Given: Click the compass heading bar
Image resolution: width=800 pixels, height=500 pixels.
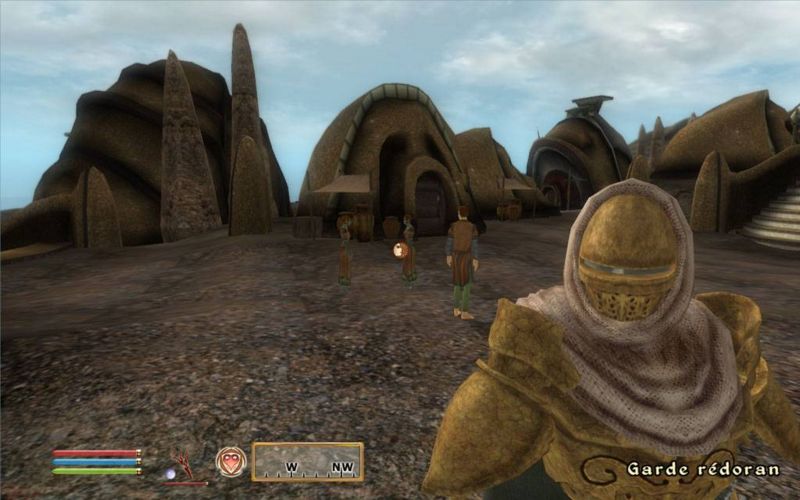Looking at the screenshot, I should tap(307, 462).
